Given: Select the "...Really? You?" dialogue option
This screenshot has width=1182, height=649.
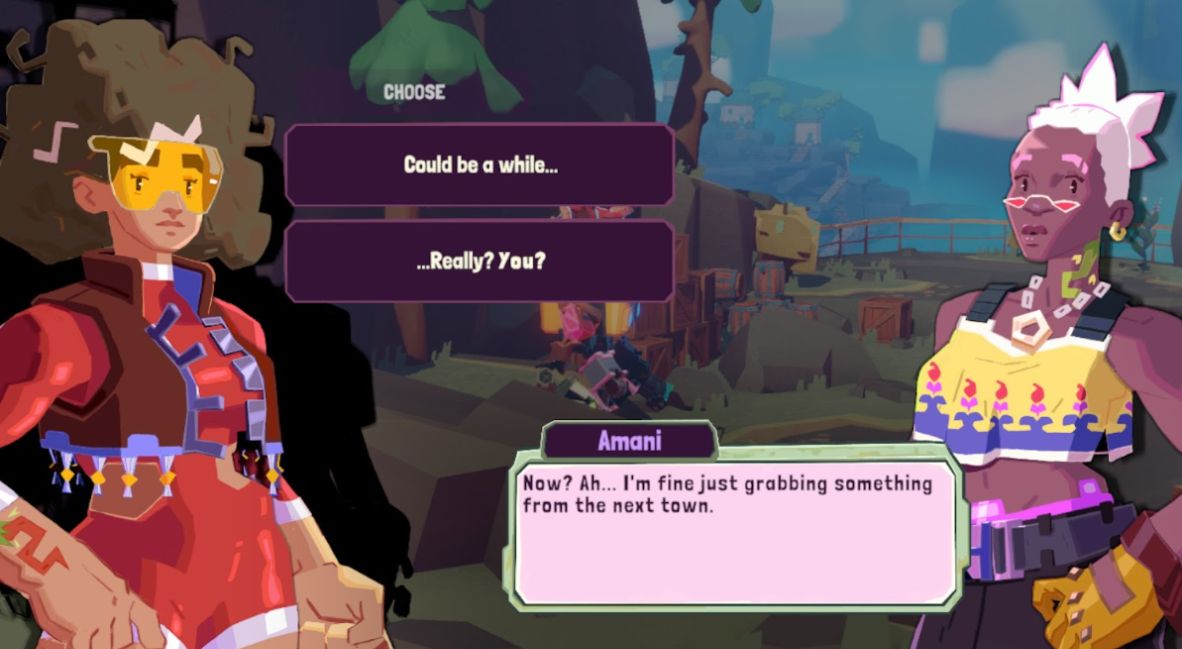Looking at the screenshot, I should coord(480,261).
